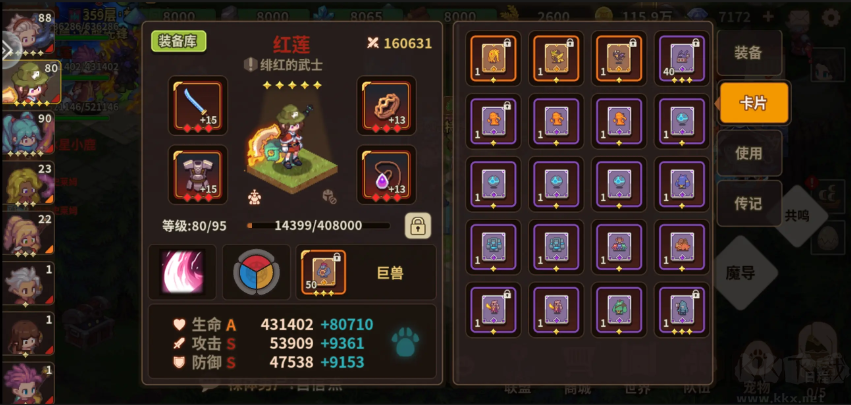Choose the level 23 blonde hero portrait
Viewport: 851px width, 405px height.
point(26,187)
